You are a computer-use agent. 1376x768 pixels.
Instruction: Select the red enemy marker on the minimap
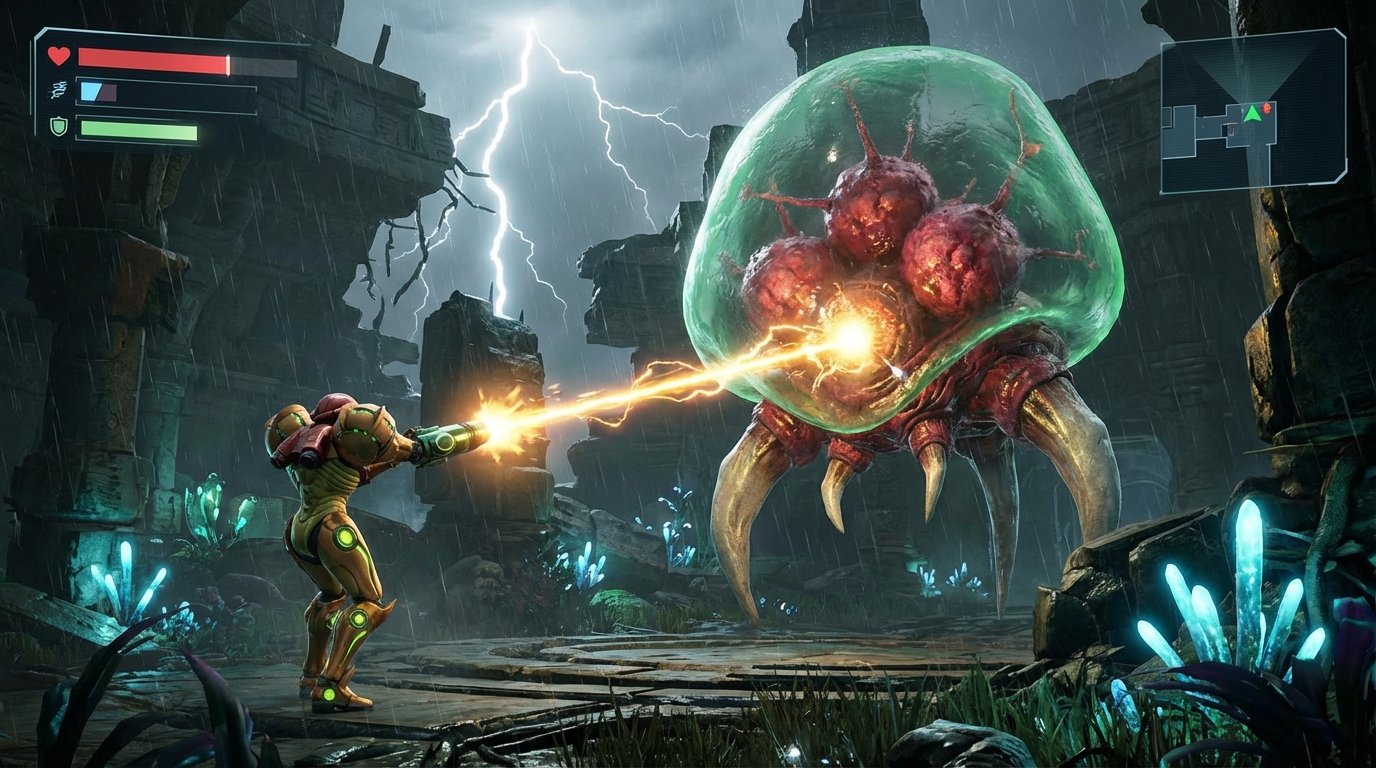click(1267, 110)
